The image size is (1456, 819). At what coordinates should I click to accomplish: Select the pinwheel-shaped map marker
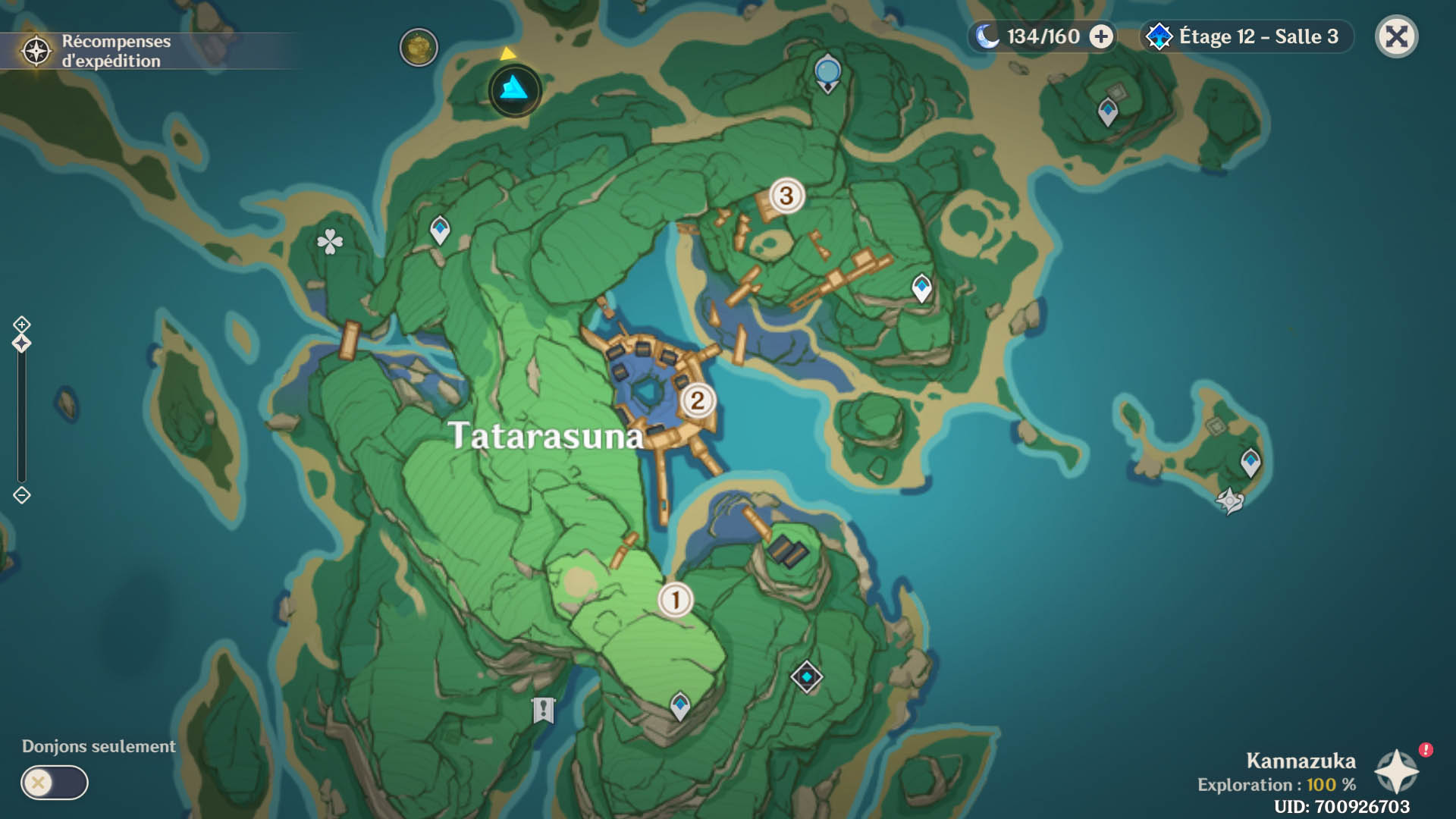point(1229,500)
